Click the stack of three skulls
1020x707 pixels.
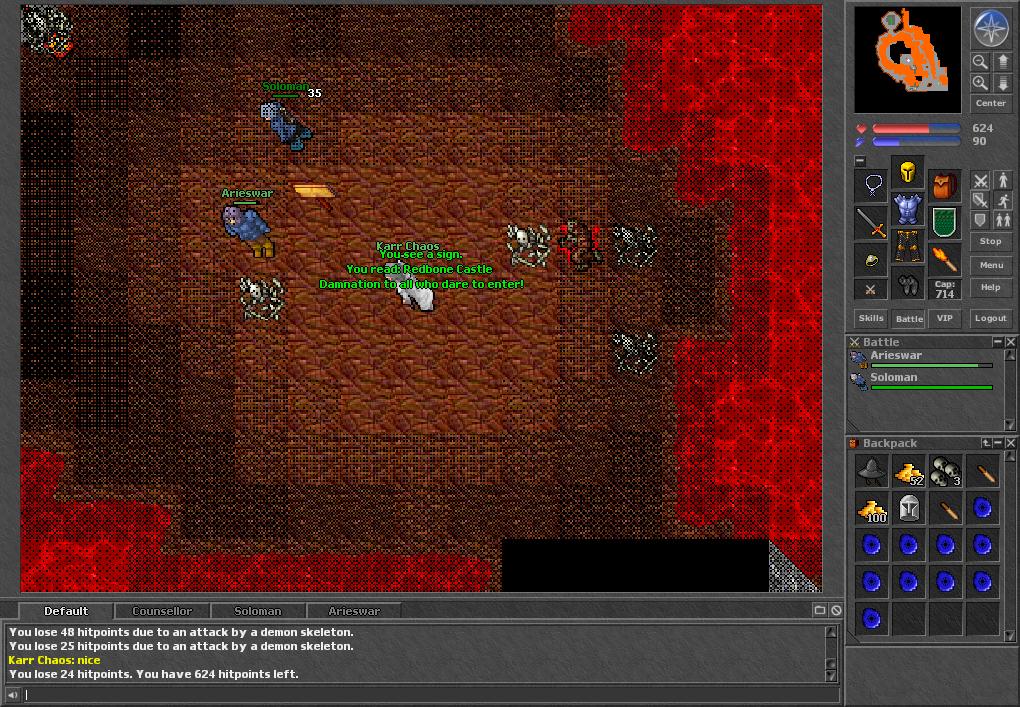click(x=945, y=471)
